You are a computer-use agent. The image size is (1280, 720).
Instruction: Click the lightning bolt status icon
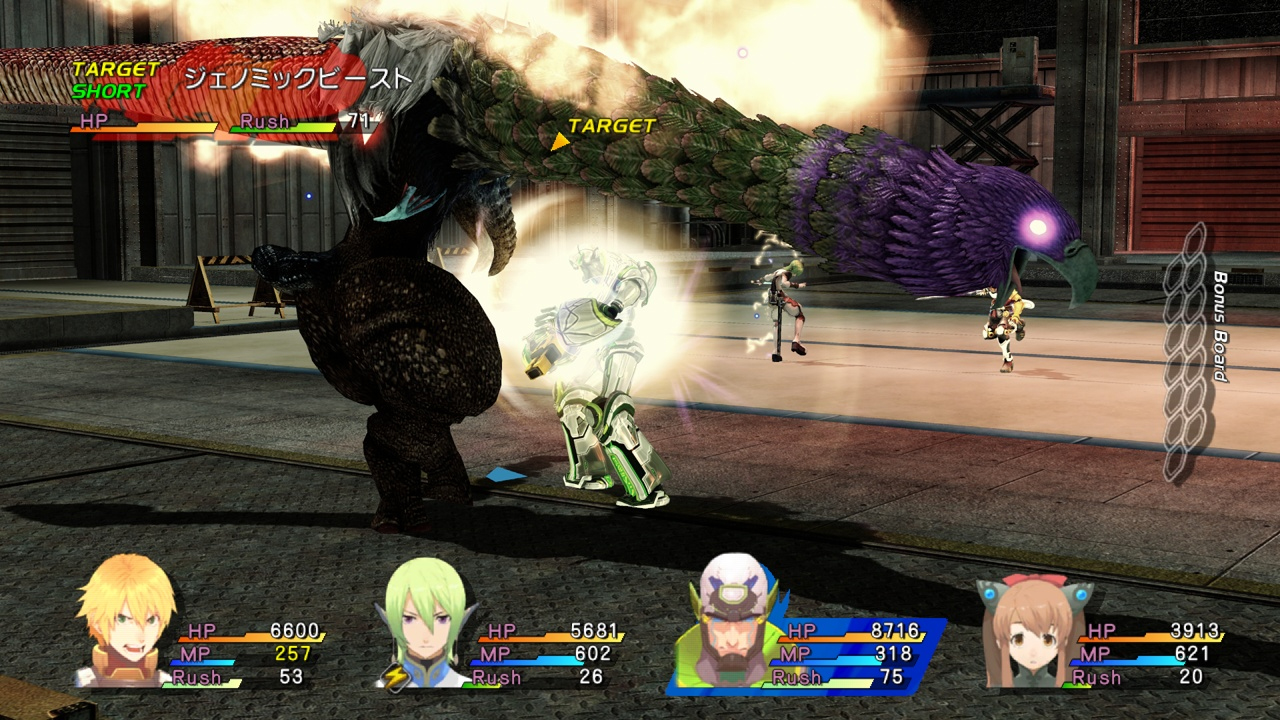click(395, 678)
